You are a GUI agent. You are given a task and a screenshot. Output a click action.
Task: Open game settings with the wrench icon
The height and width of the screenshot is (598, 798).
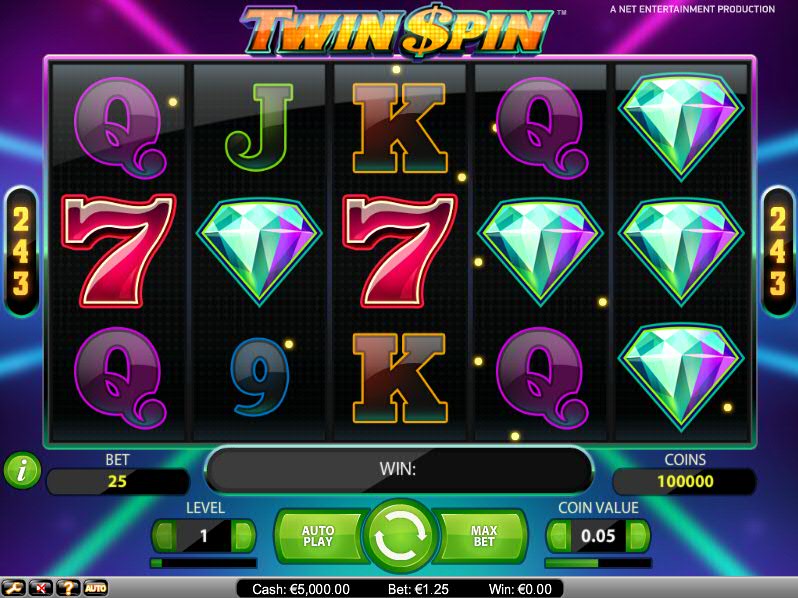click(x=14, y=587)
